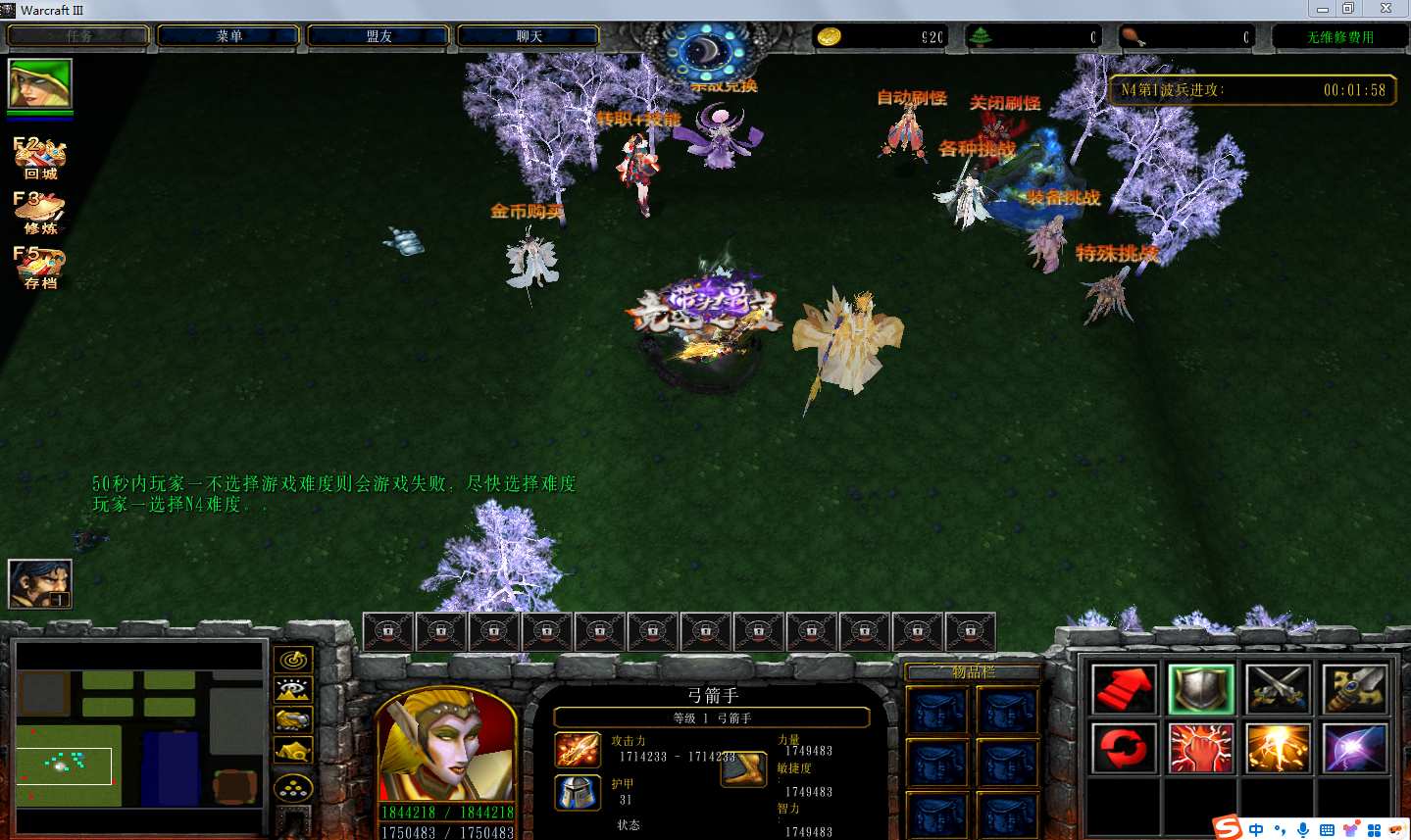Close the Warcraft III window
This screenshot has height=840, width=1411.
click(1386, 9)
